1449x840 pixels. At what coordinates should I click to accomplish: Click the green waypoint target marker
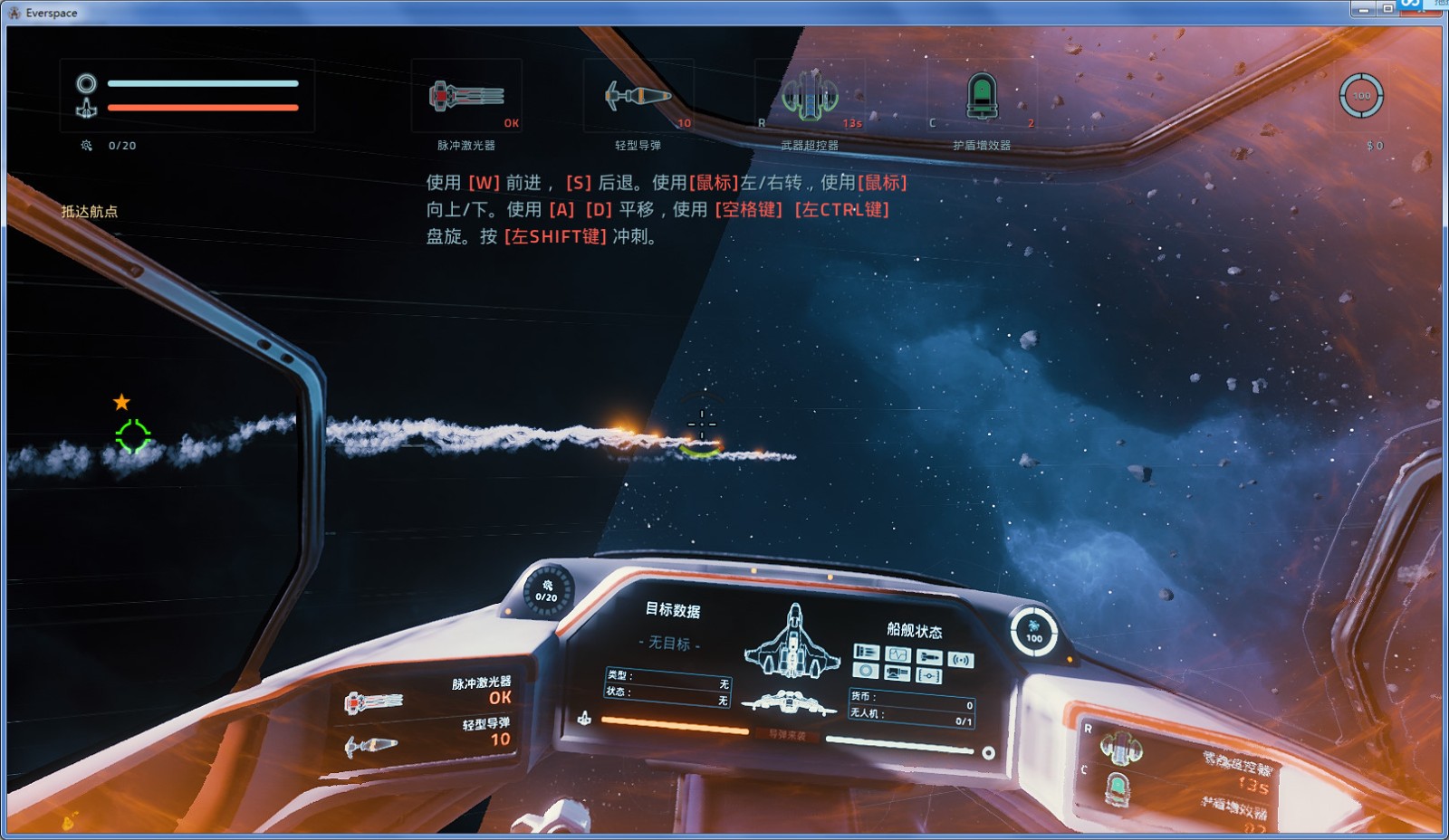pyautogui.click(x=133, y=436)
